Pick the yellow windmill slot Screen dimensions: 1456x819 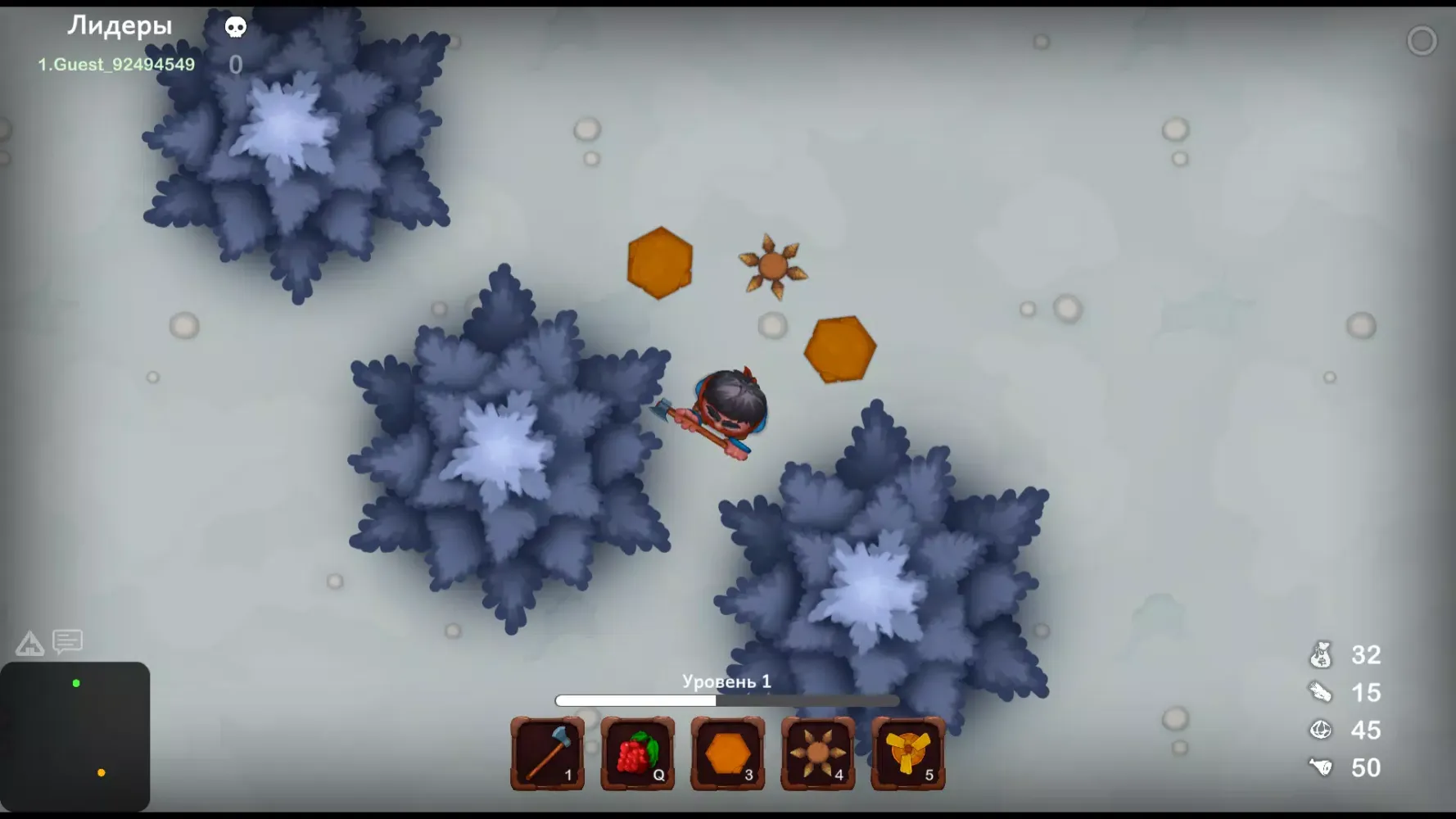[x=908, y=753]
